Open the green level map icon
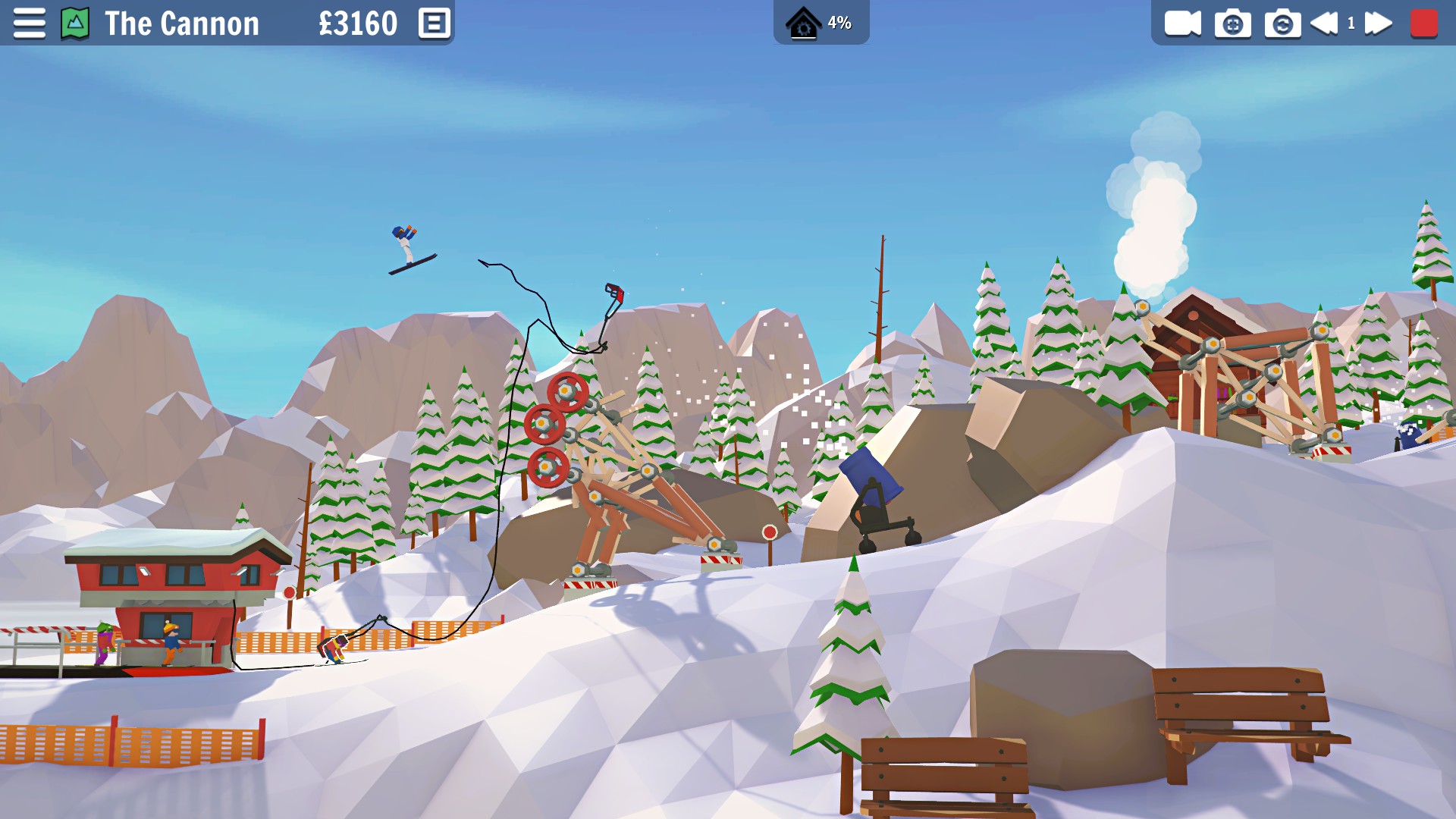1456x819 pixels. pos(75,23)
